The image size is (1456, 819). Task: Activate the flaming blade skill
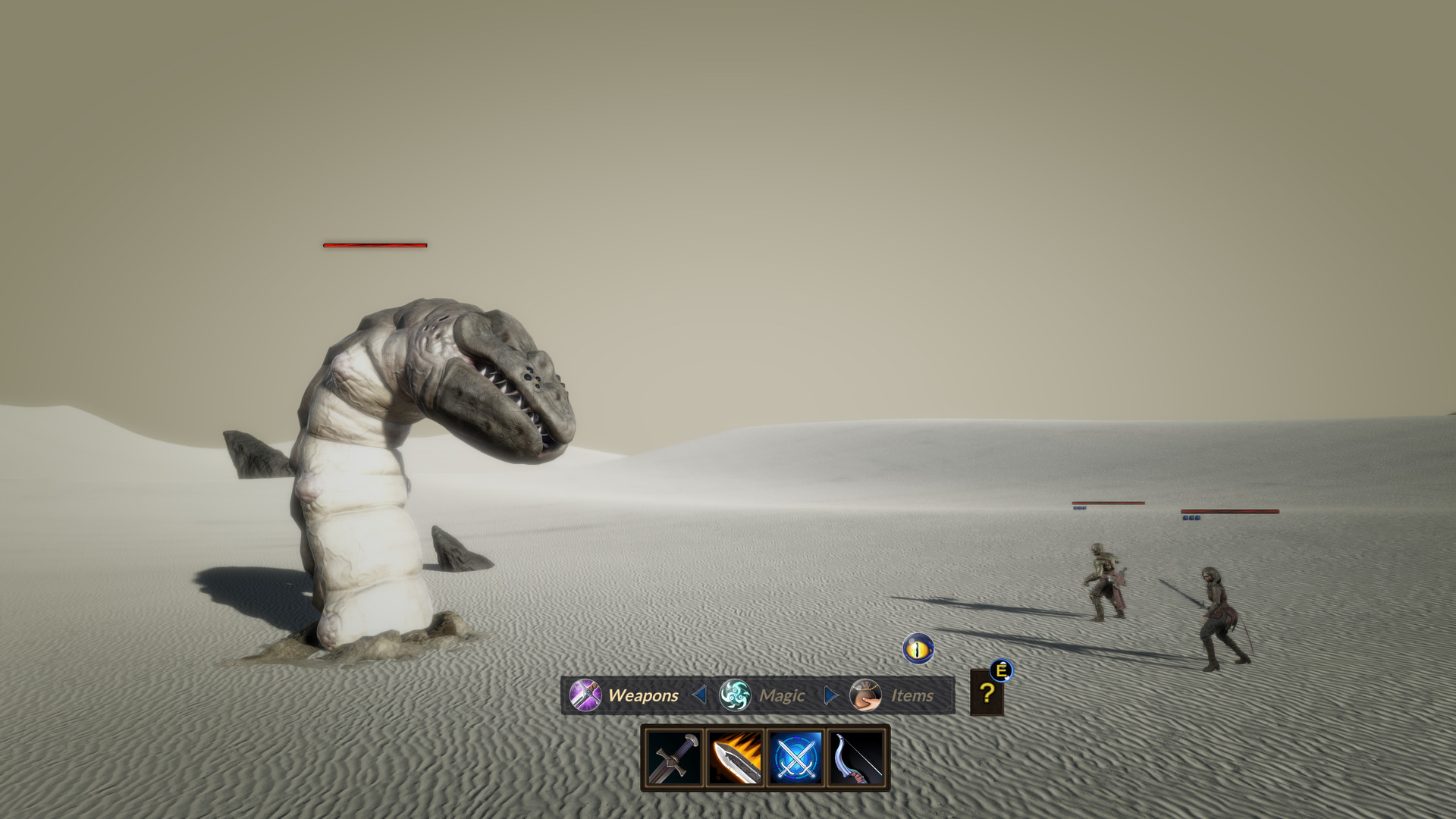735,757
